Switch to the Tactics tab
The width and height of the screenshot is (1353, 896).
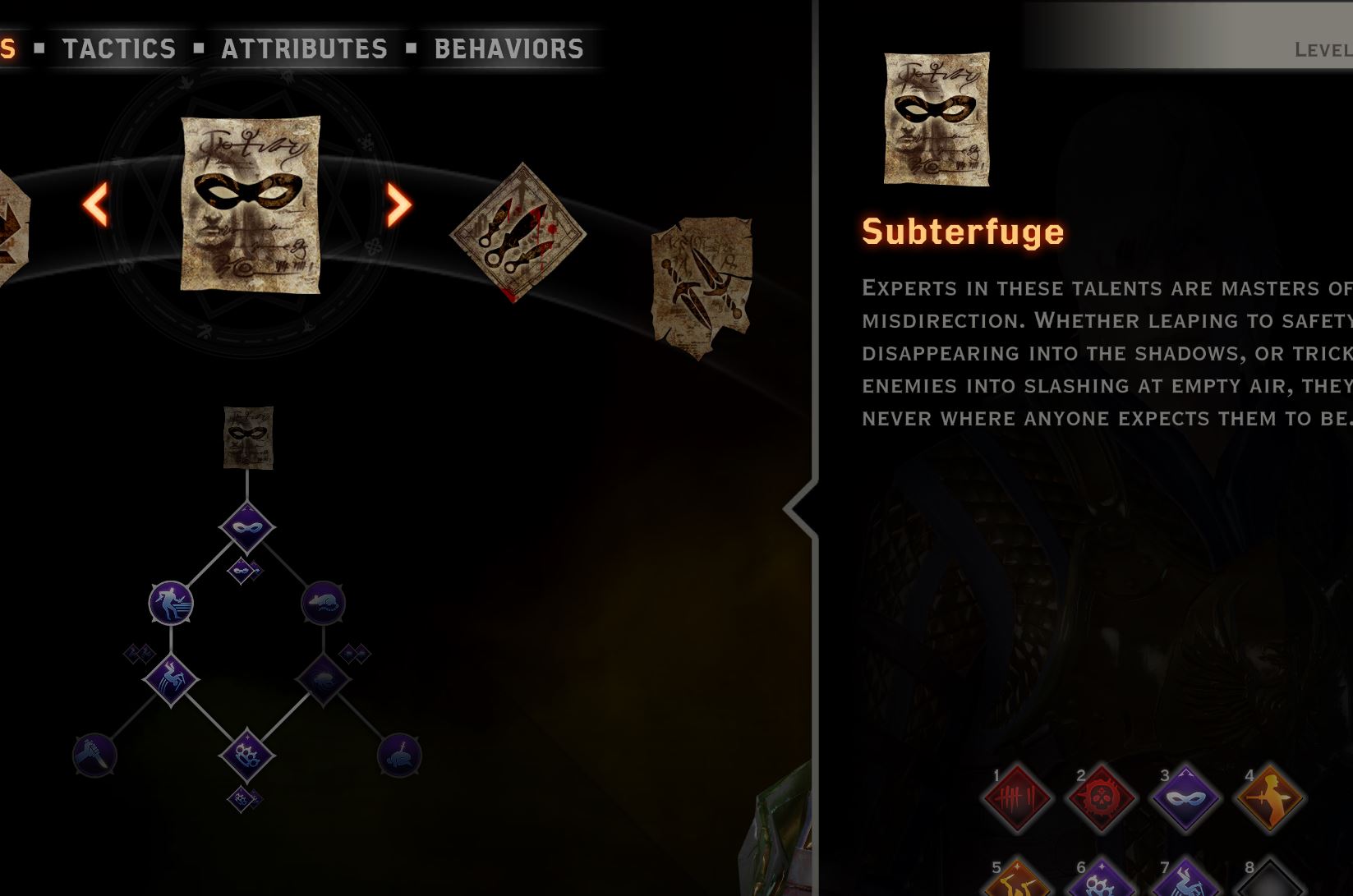click(x=119, y=49)
